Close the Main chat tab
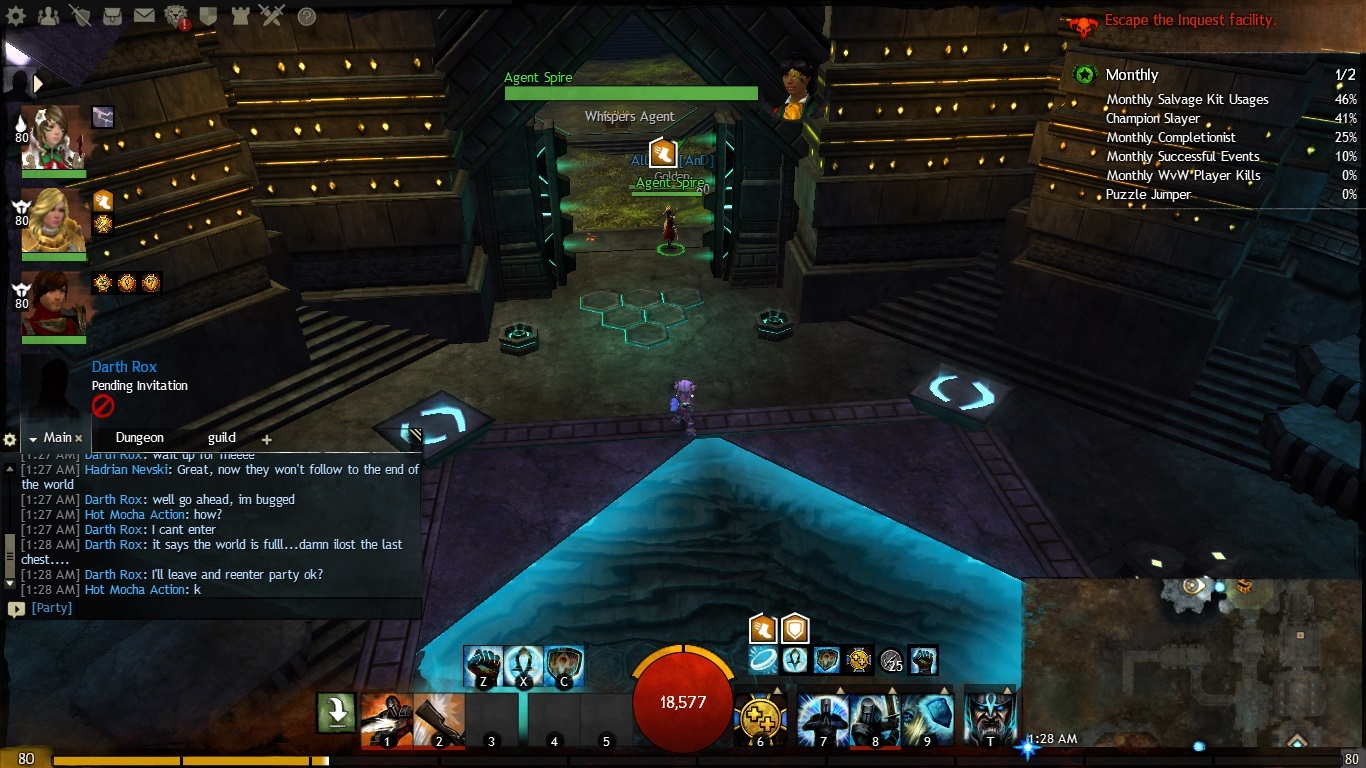Viewport: 1366px width, 768px height. (x=79, y=438)
